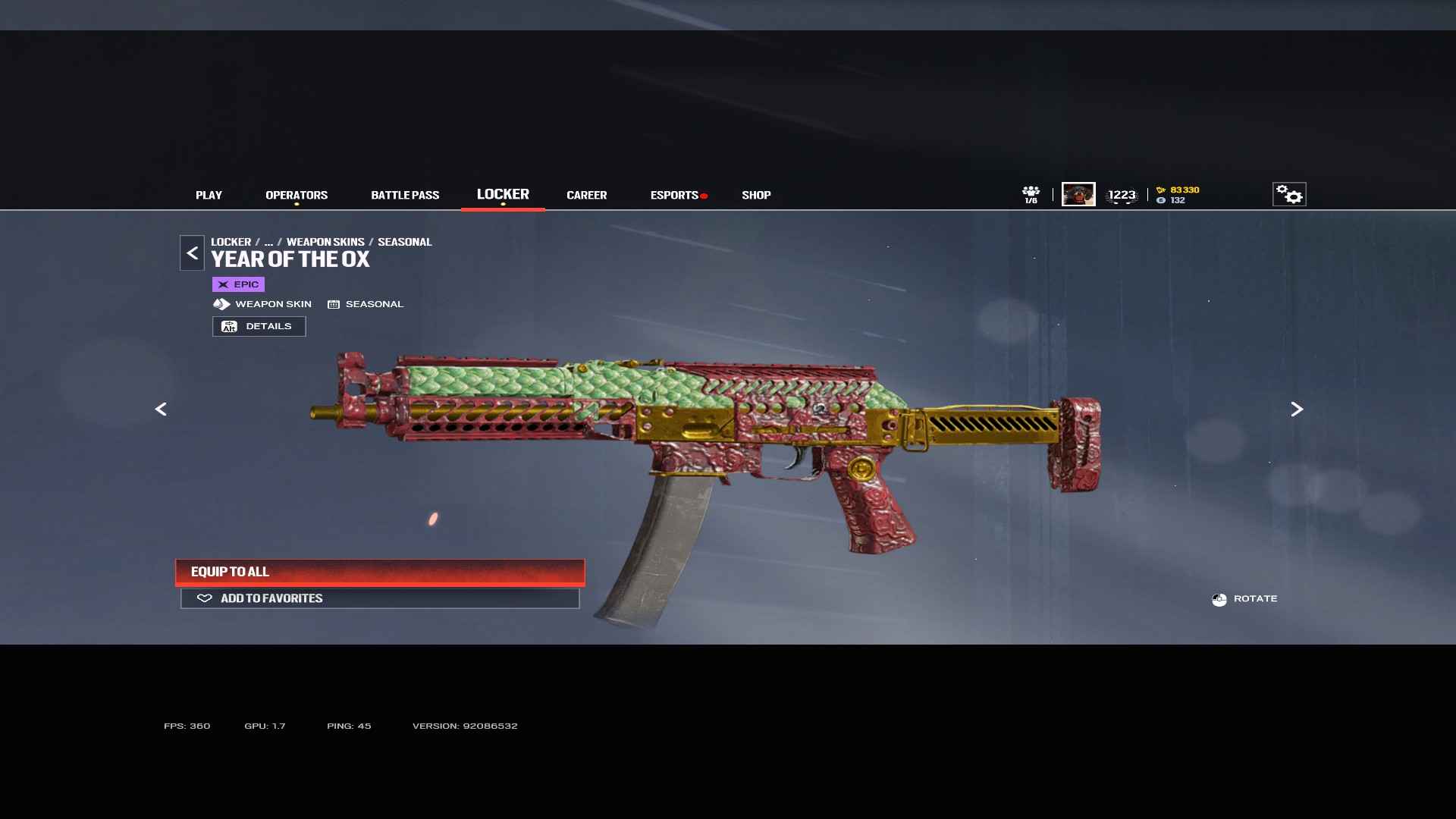Open the Battle Pass tab

click(405, 195)
